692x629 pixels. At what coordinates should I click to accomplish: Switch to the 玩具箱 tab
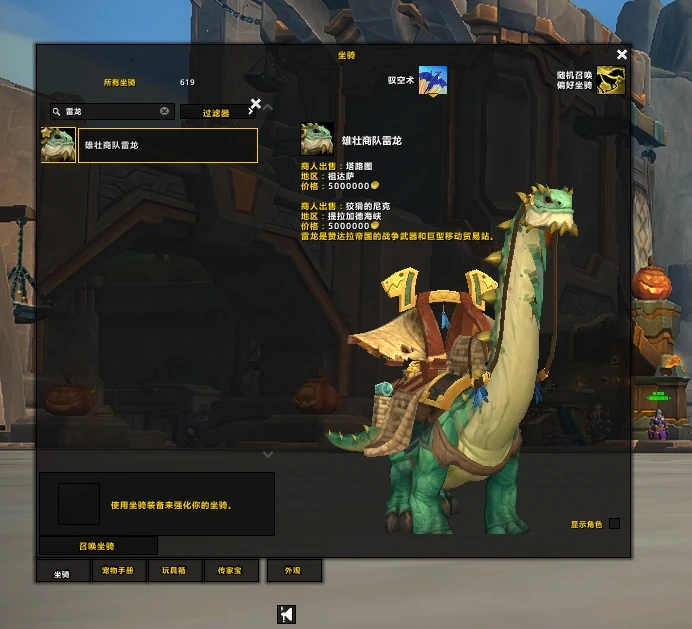(x=174, y=571)
